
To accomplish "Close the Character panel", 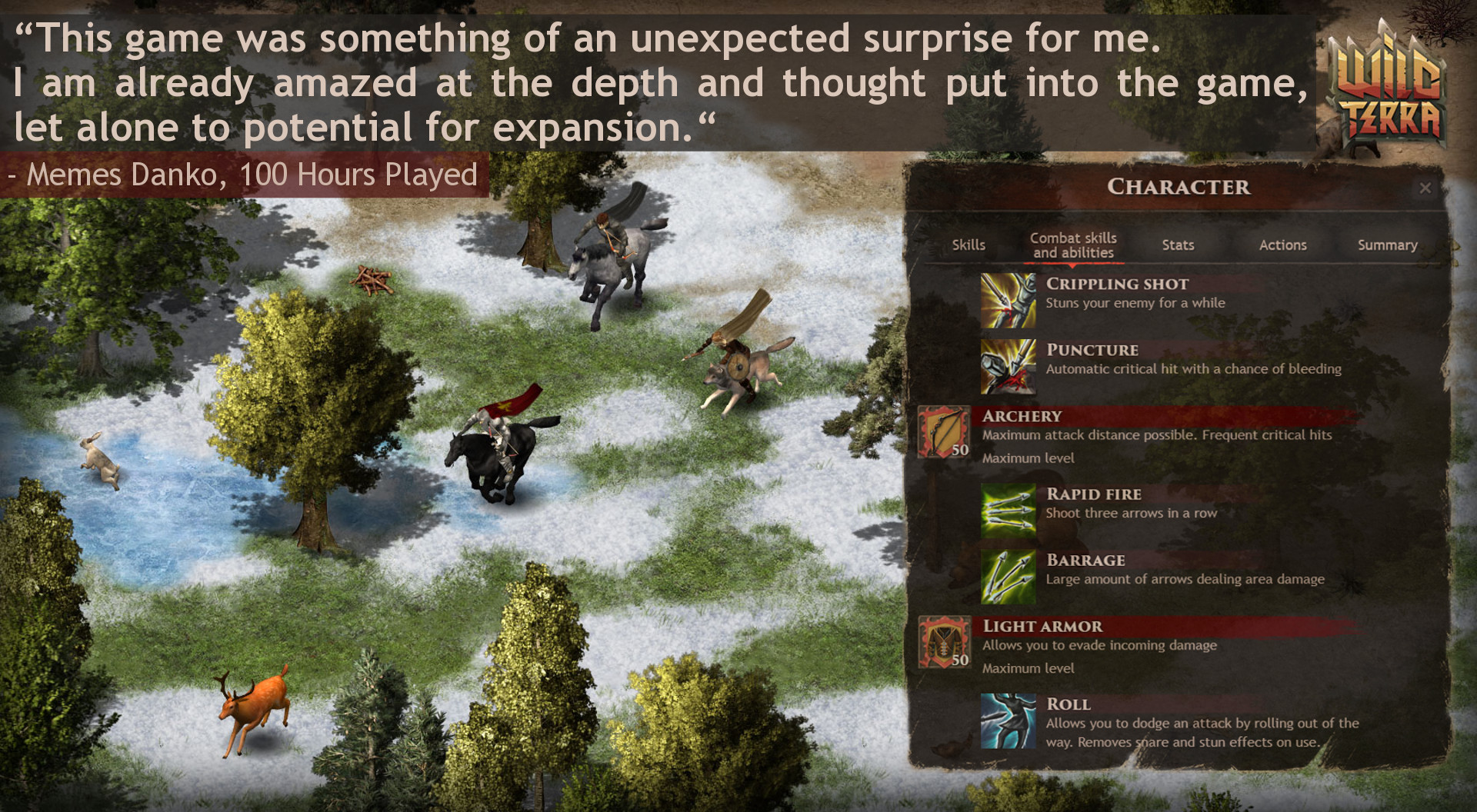I will (x=1427, y=188).
